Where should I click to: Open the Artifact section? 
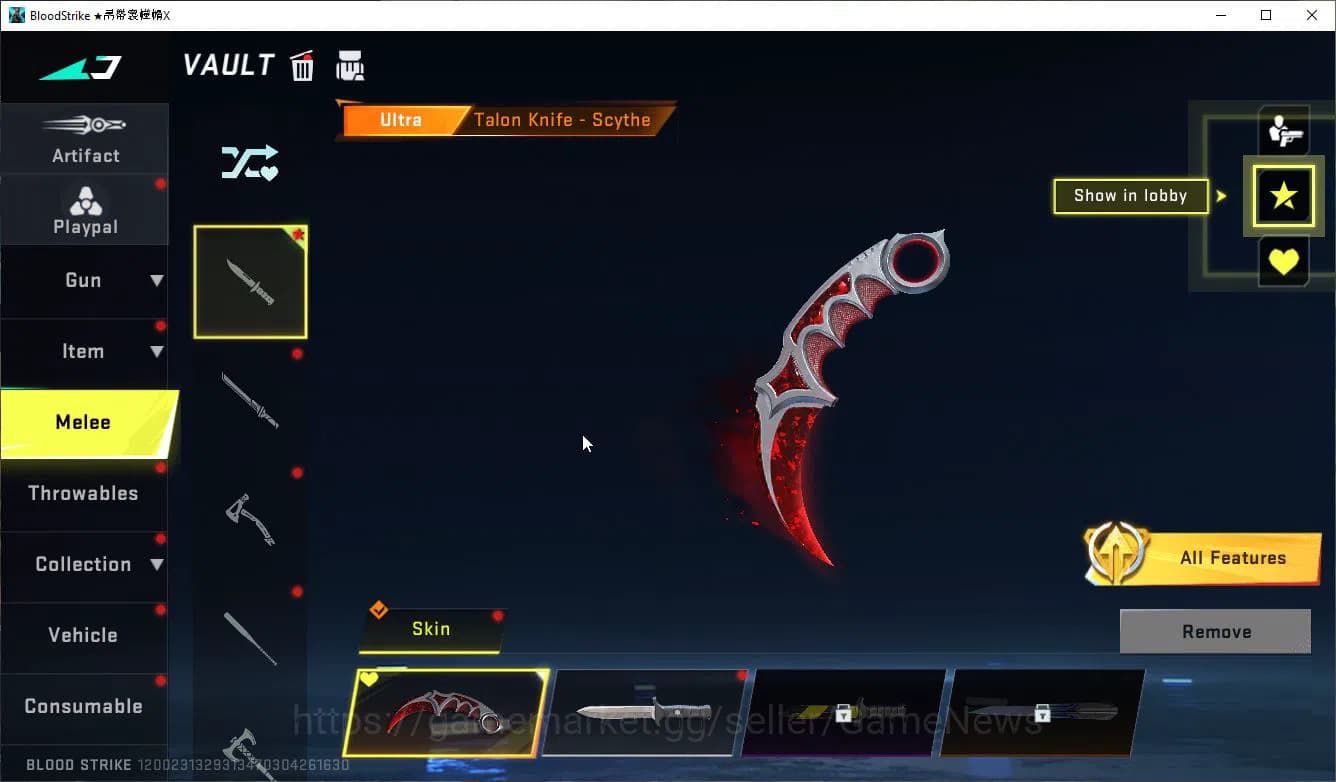point(85,138)
